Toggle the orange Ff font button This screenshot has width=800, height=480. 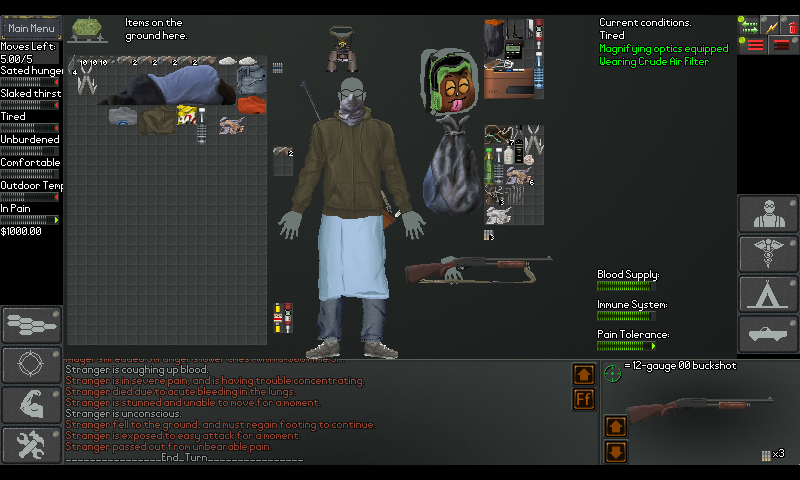click(x=584, y=400)
